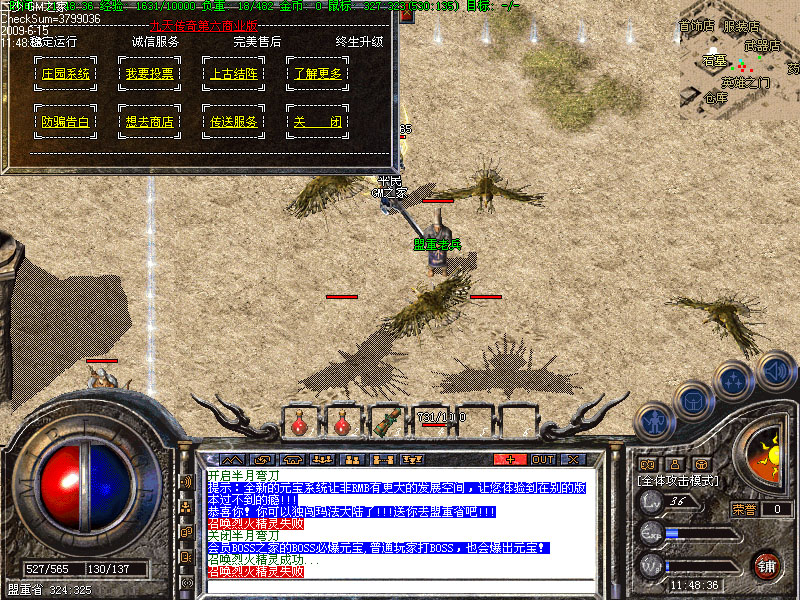Open the 了解更多 learn more link

point(318,73)
